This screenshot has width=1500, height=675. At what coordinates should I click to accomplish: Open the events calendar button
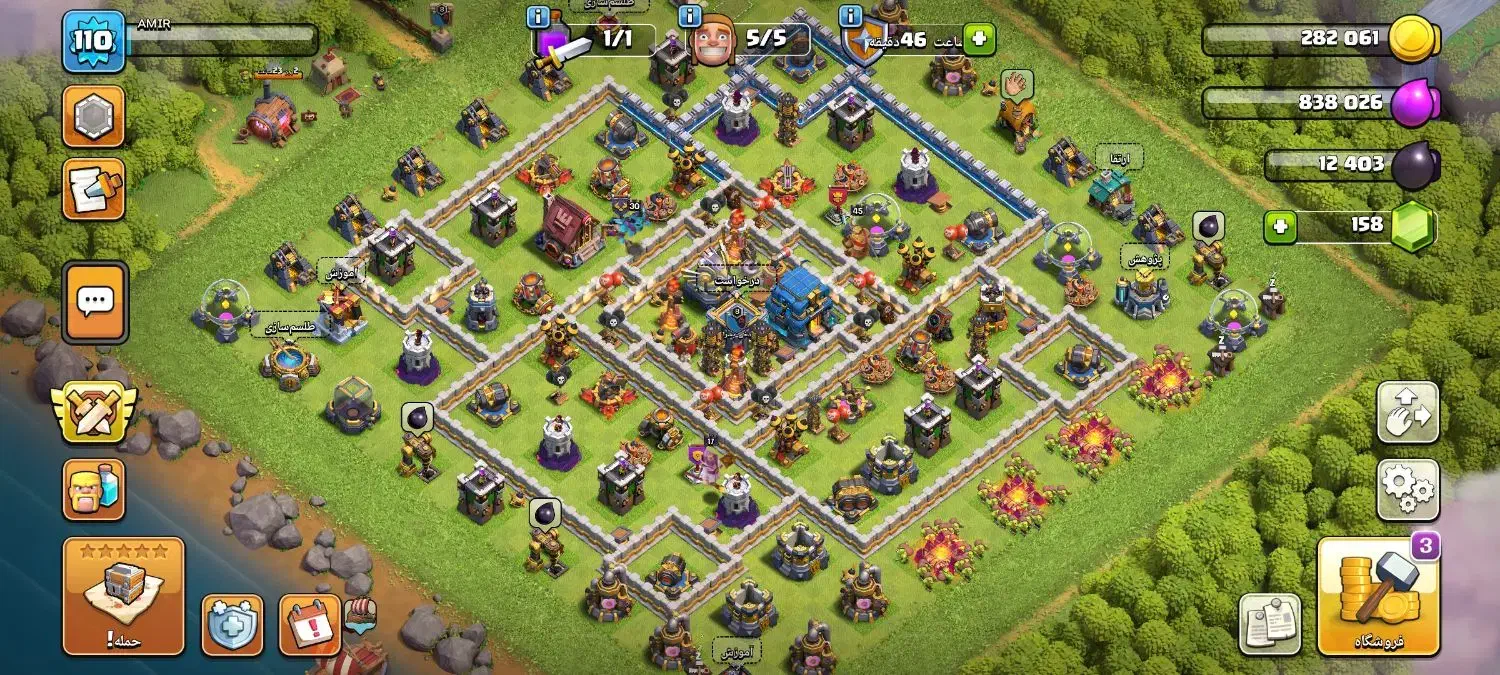coord(310,625)
